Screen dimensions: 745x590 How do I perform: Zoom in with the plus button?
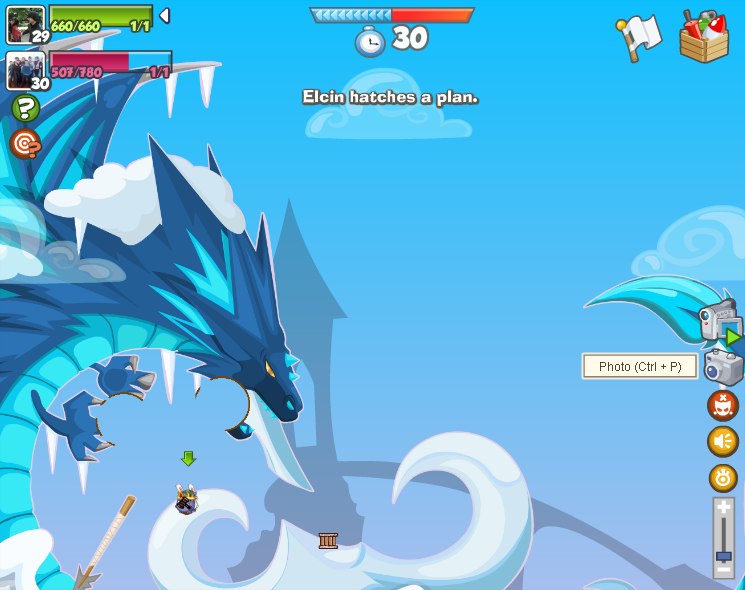click(x=723, y=508)
